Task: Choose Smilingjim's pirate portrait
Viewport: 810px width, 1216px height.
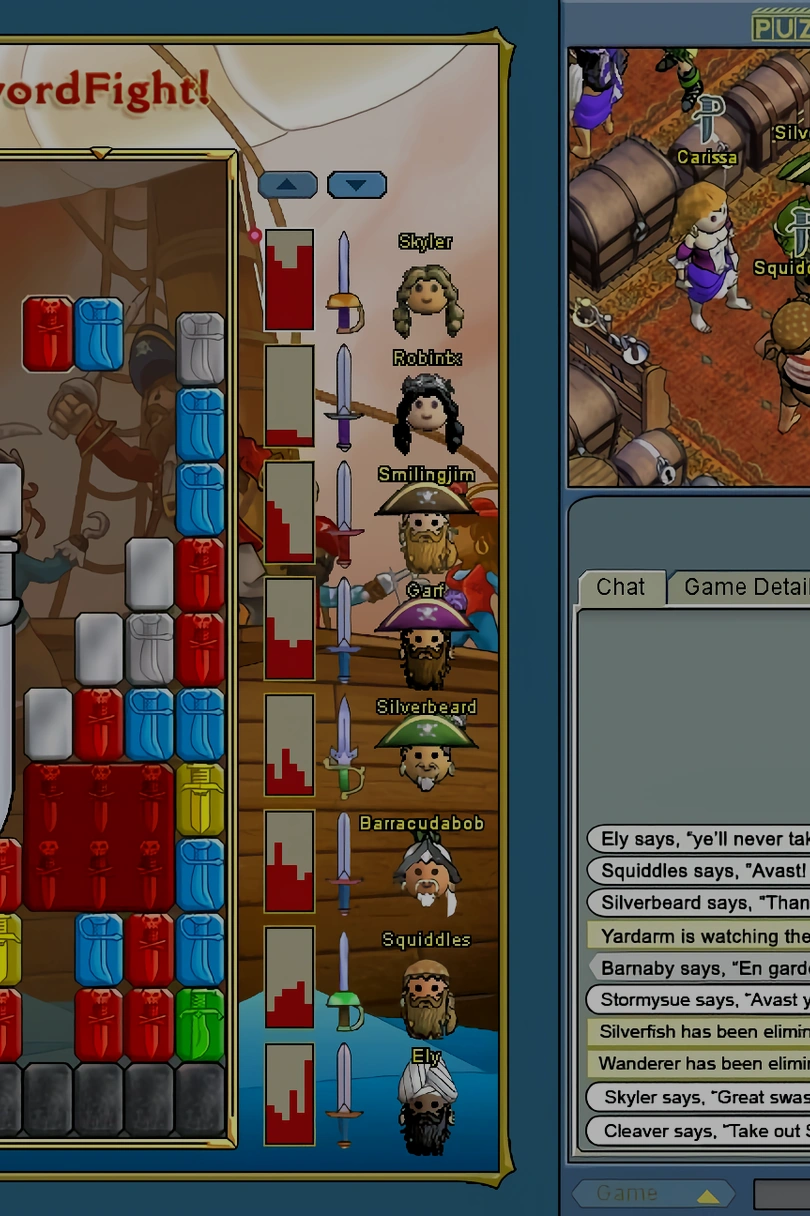Action: 427,529
